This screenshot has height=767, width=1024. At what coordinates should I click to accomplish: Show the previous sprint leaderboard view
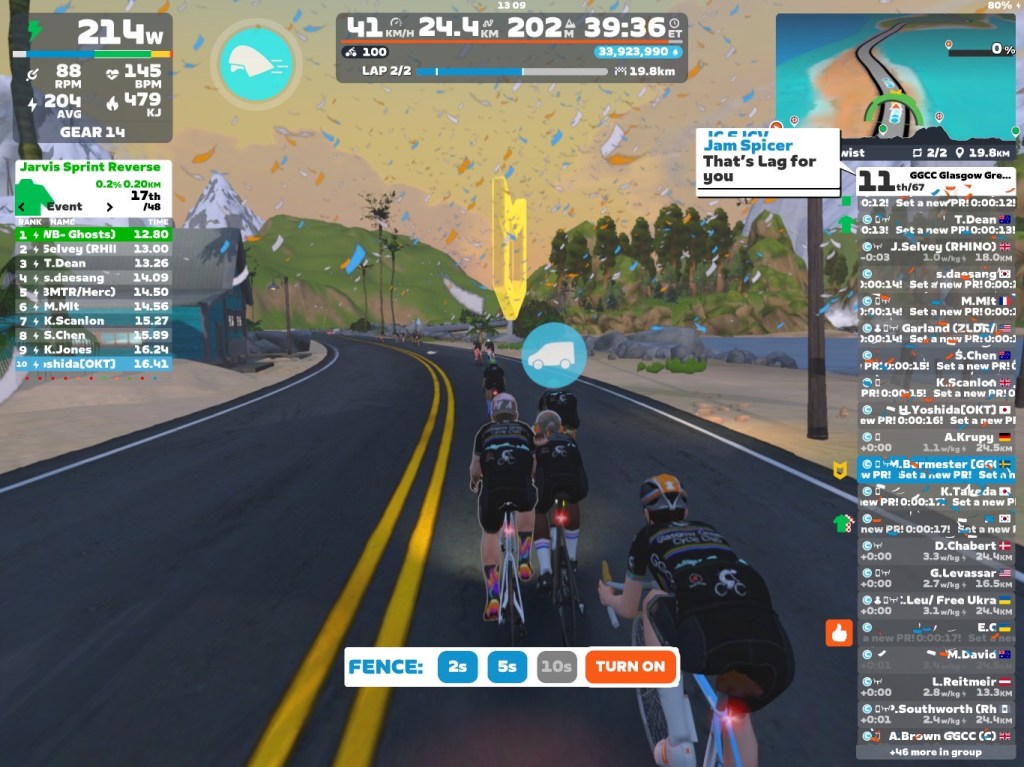22,207
